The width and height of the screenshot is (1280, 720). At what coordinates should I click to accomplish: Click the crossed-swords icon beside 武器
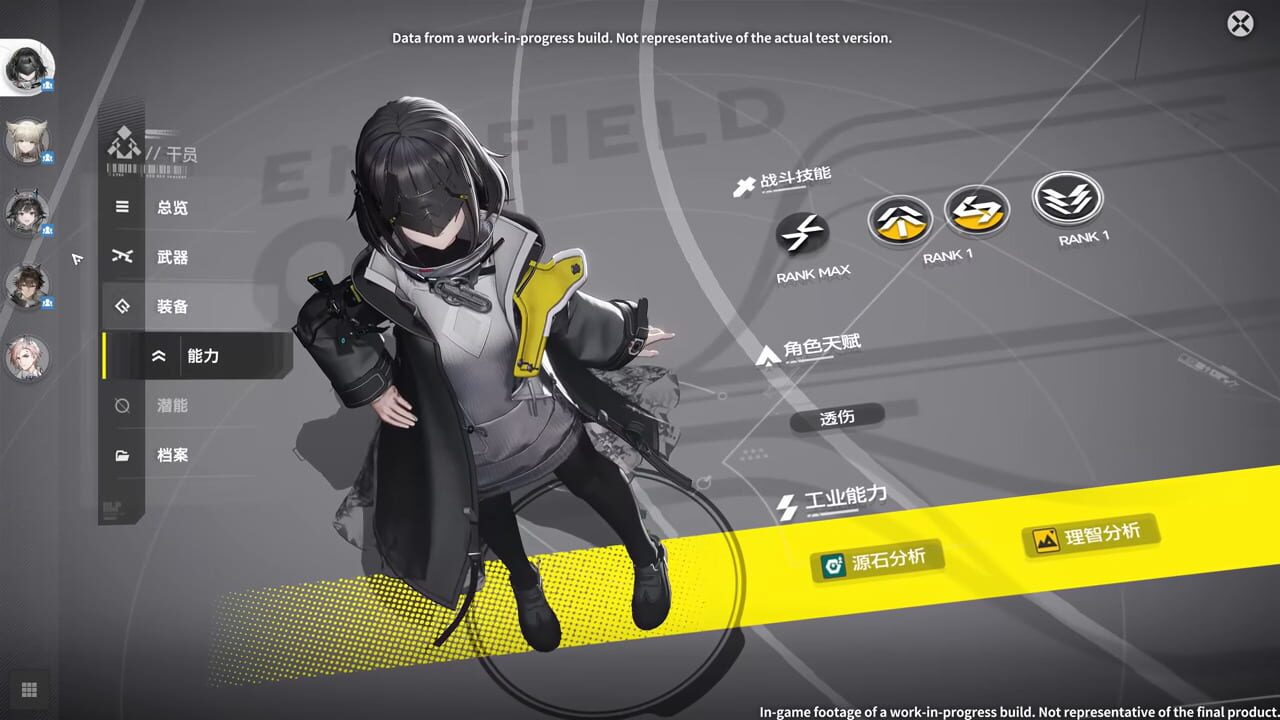click(122, 257)
